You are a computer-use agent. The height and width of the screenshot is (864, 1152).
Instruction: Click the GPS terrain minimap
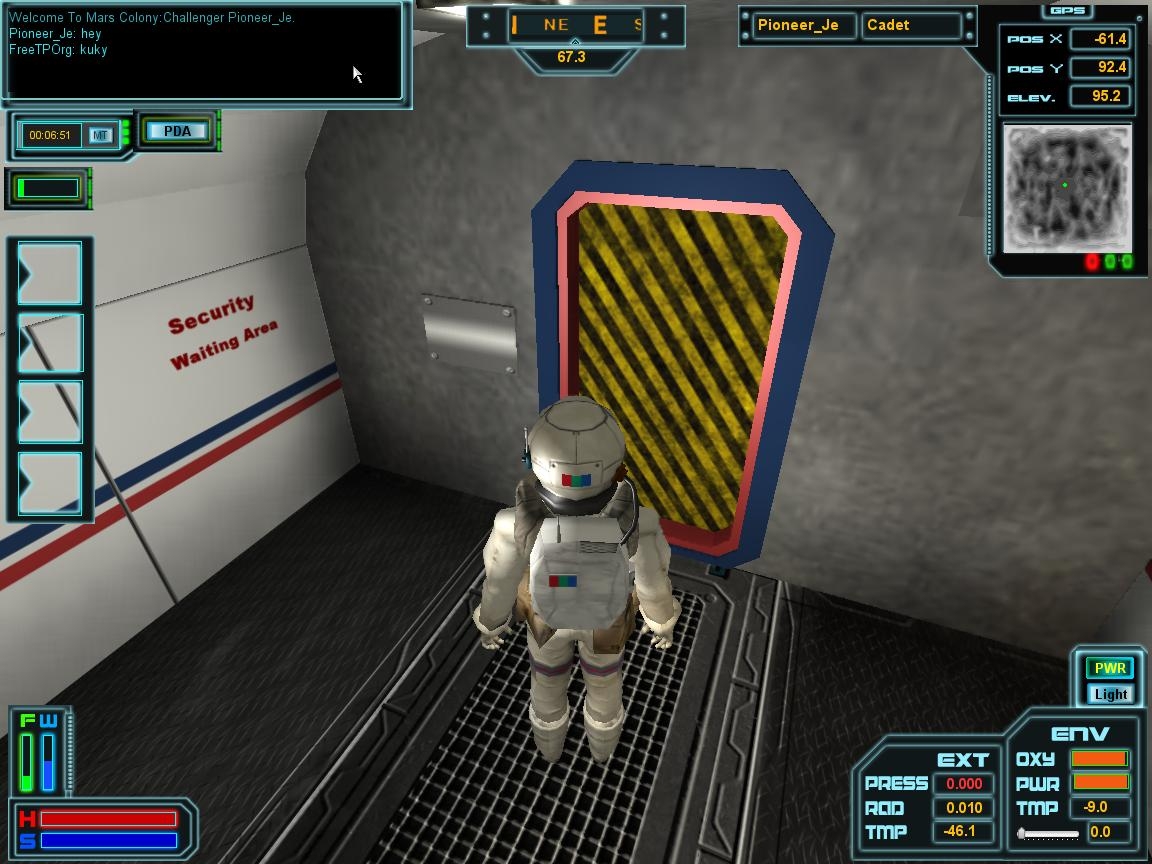tap(1067, 188)
